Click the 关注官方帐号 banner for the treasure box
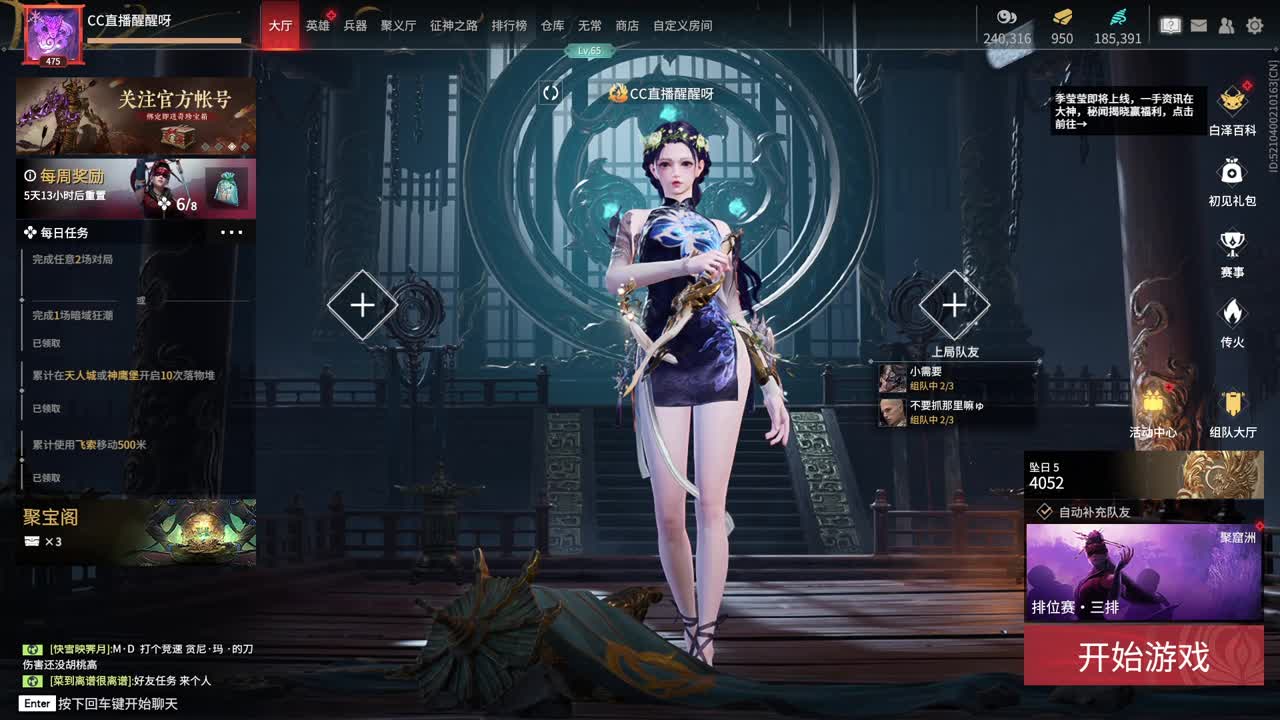Screen dimensions: 1280x720 135,115
